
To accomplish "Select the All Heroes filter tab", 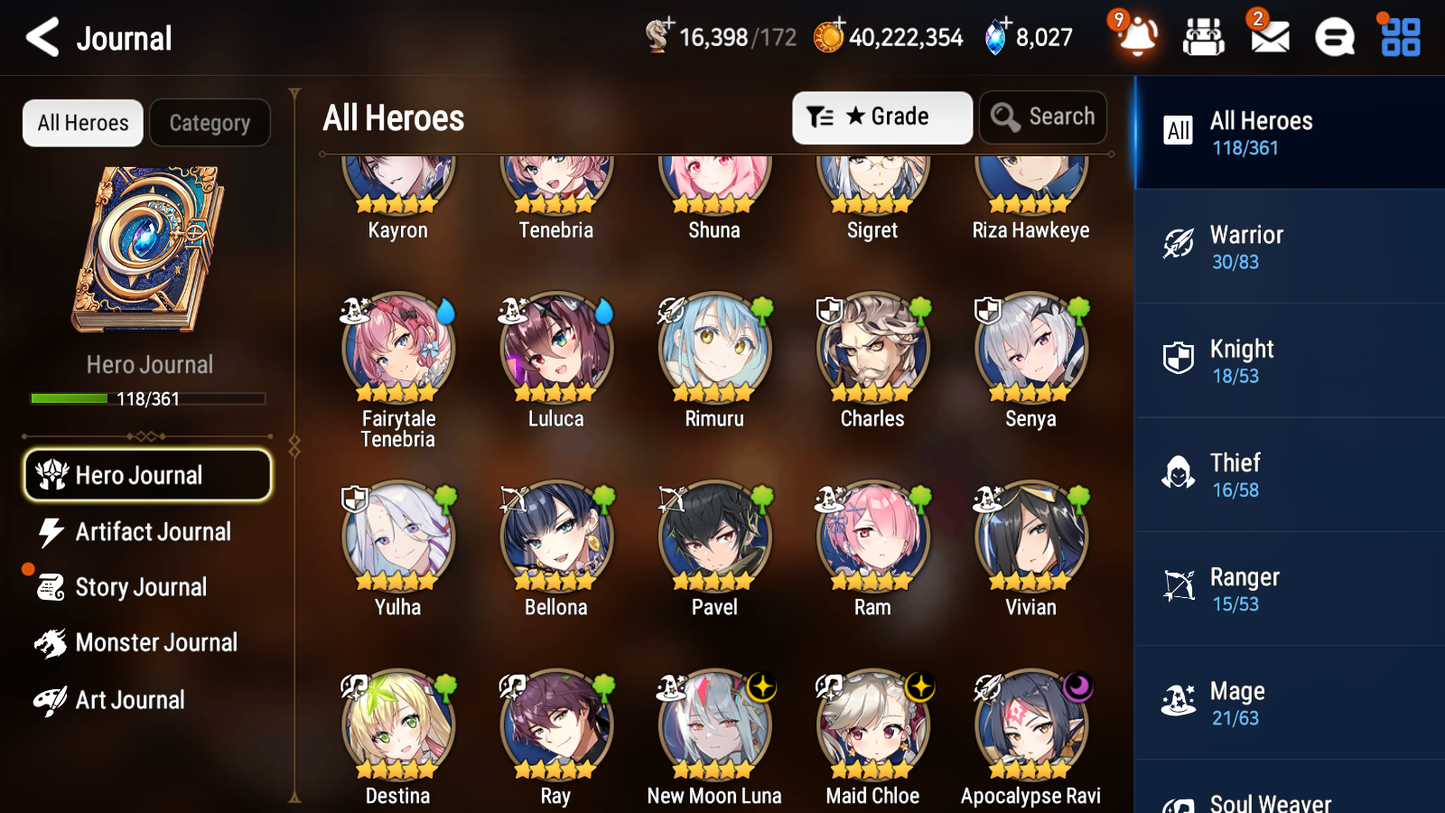I will click(82, 122).
